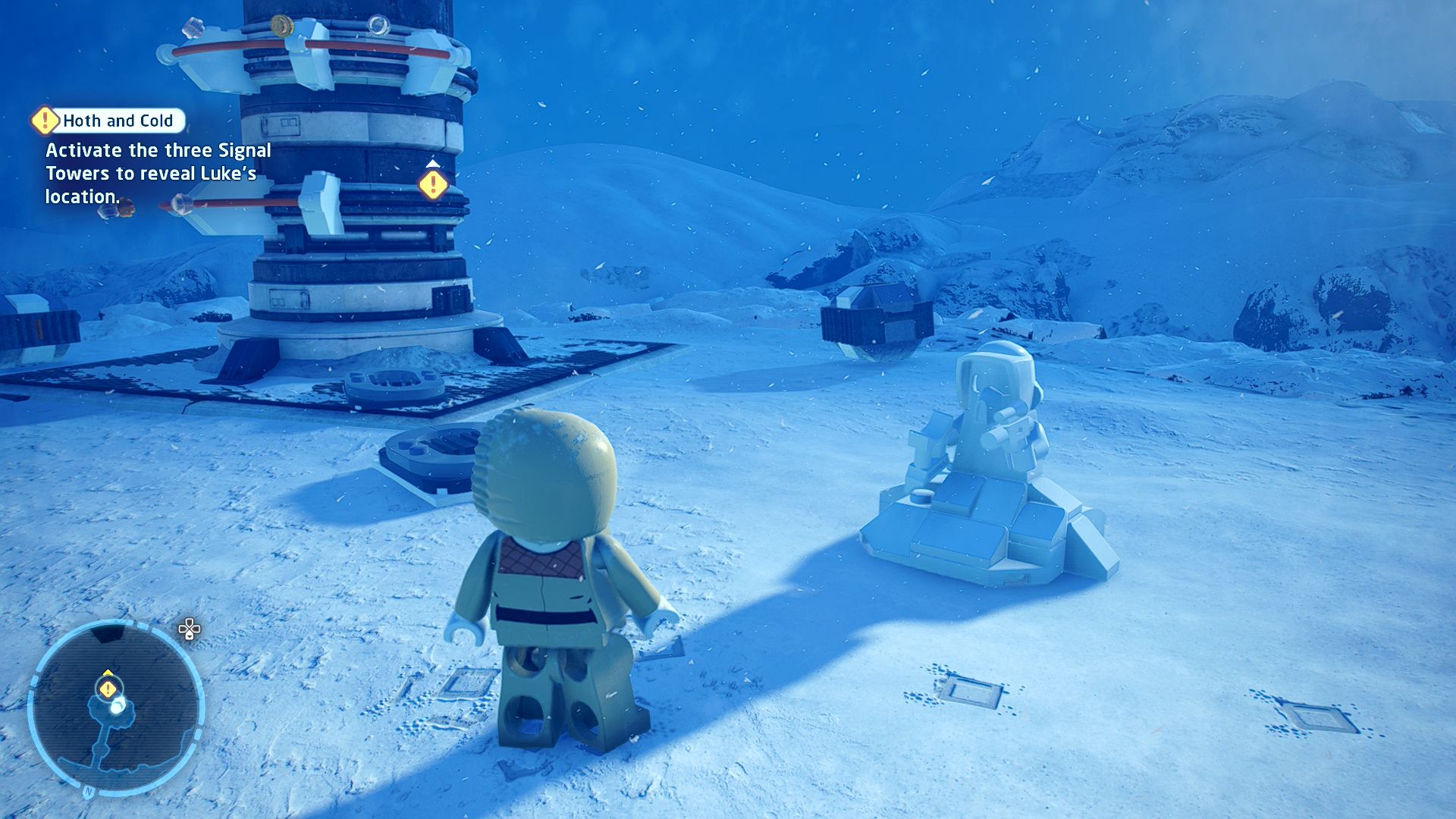Select the yellow quest marker on the minimap

108,689
